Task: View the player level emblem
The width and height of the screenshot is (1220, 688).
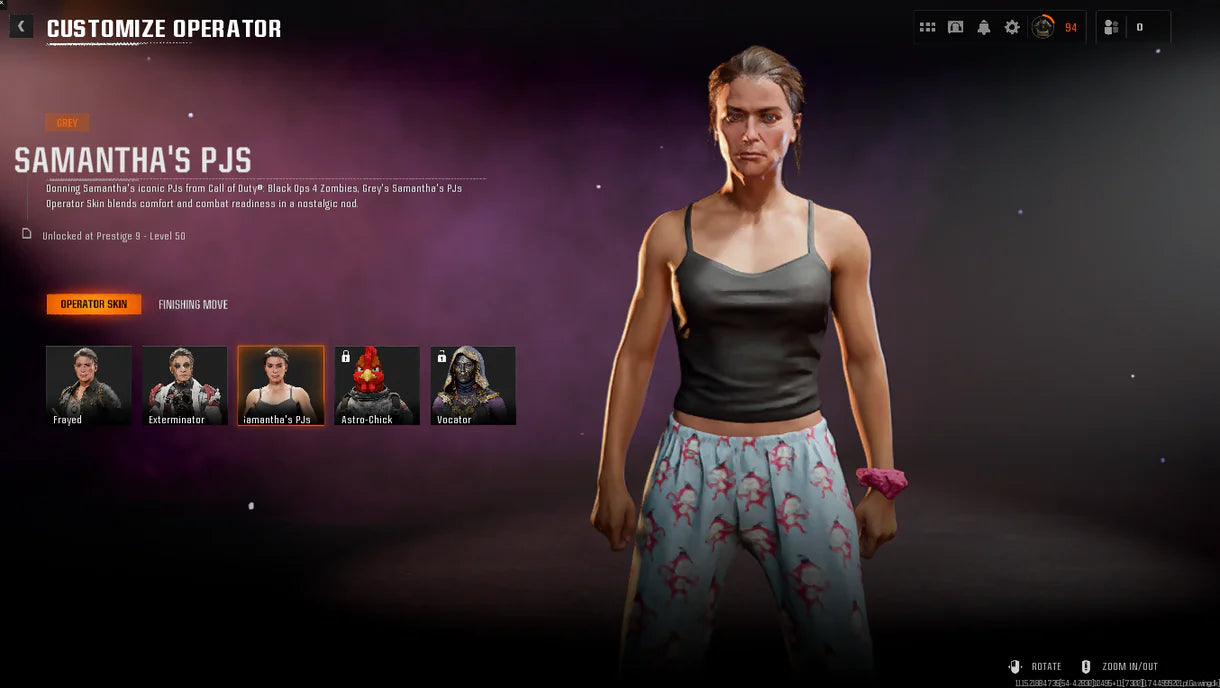Action: tap(1043, 27)
